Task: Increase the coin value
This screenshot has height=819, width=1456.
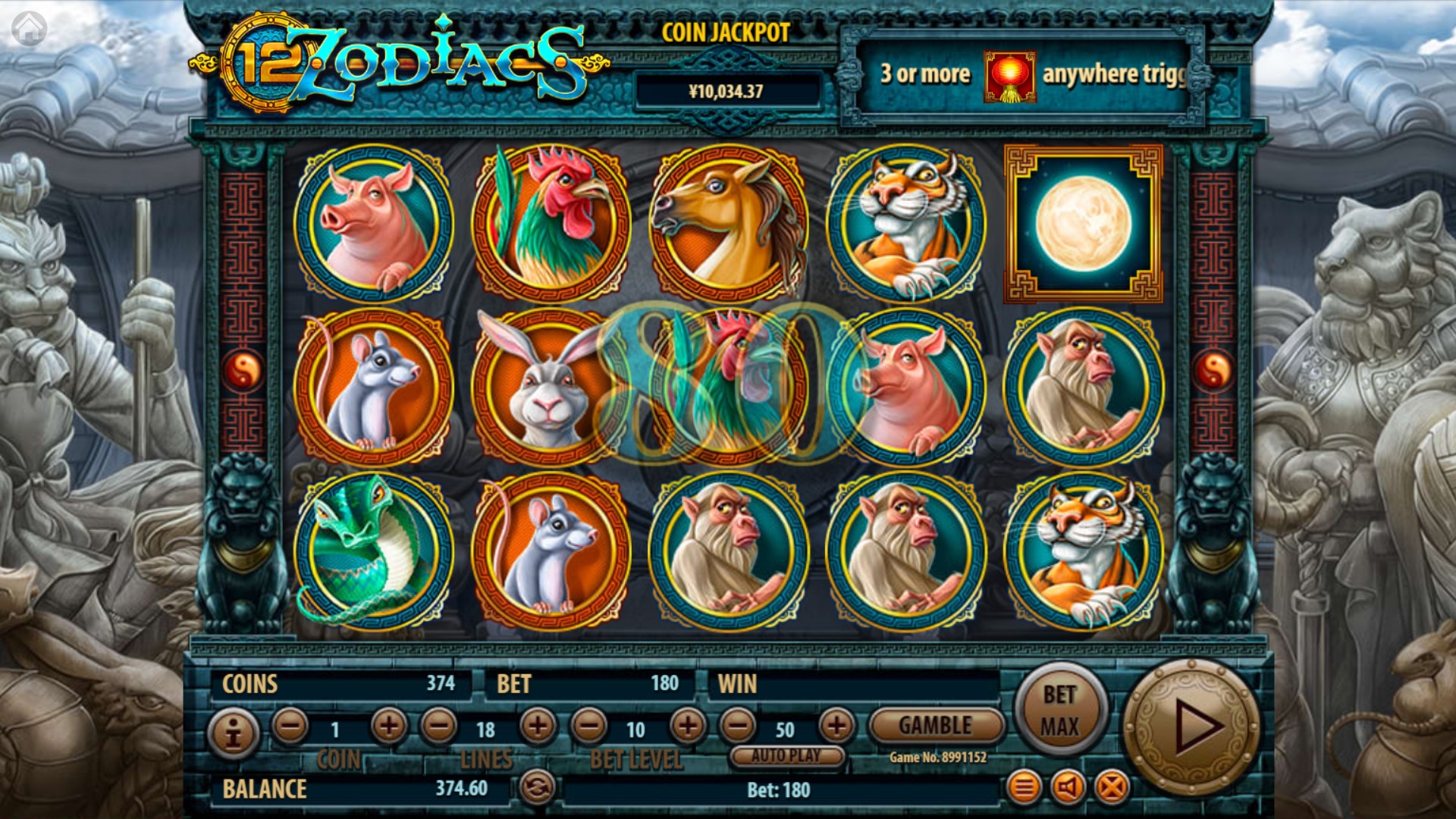Action: coord(388,726)
